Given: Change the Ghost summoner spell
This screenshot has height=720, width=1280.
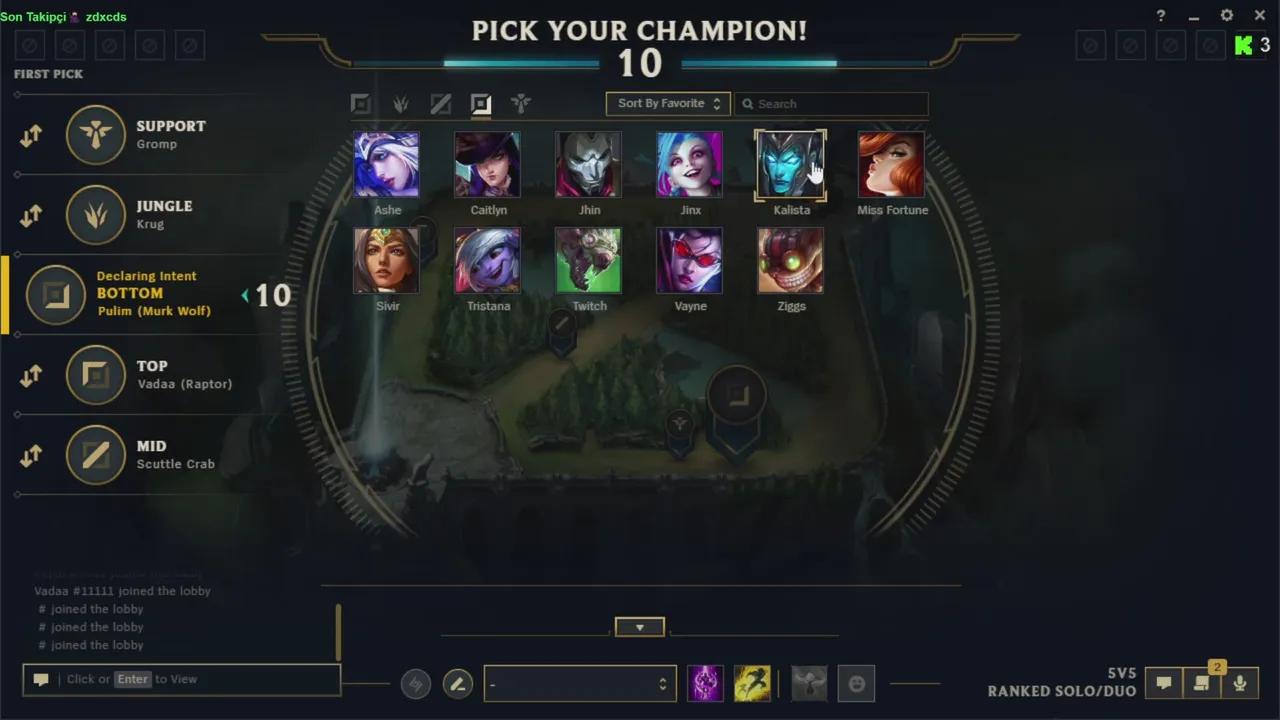Looking at the screenshot, I should pyautogui.click(x=752, y=683).
